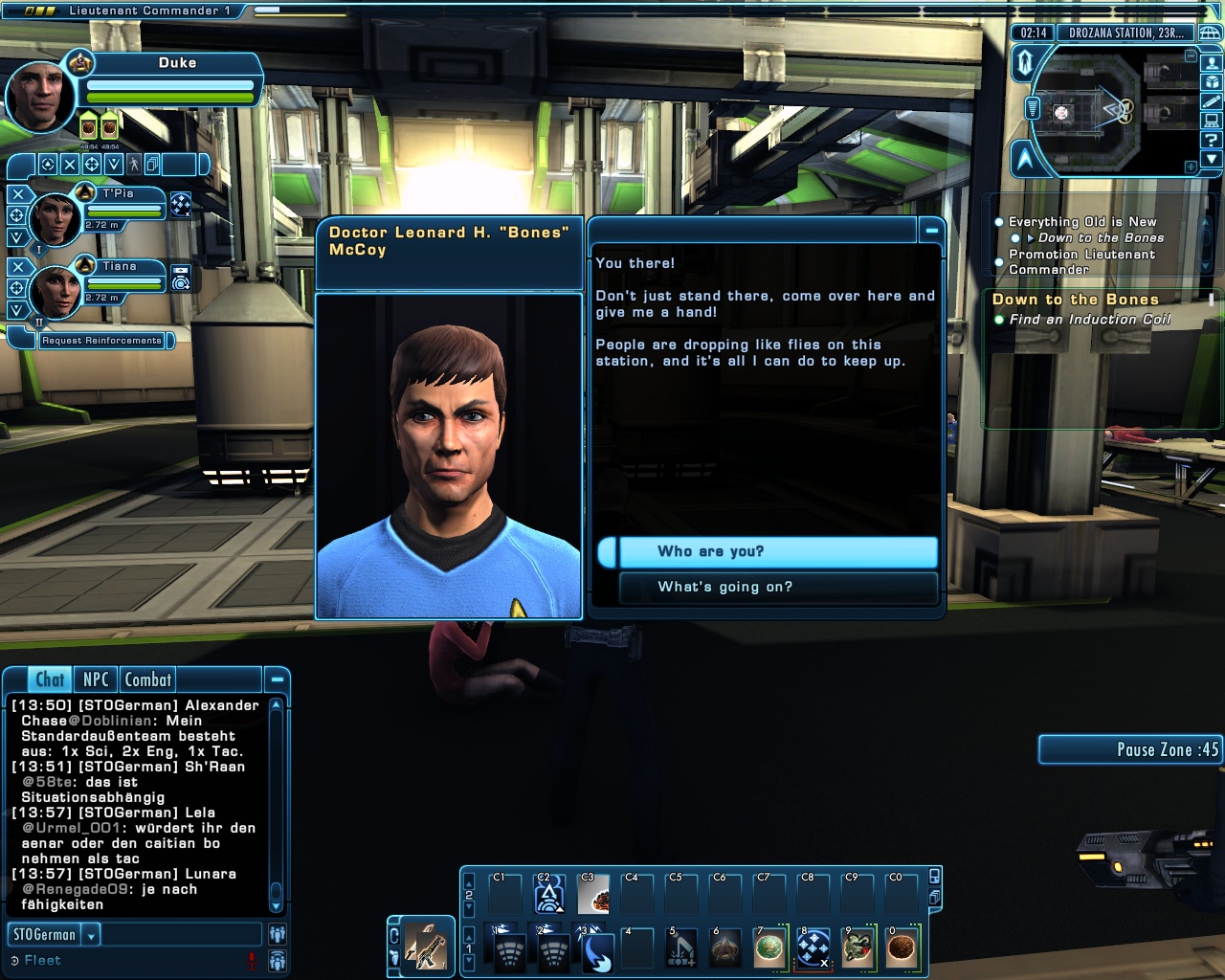Open the Combat log tab
1225x980 pixels.
click(x=148, y=679)
